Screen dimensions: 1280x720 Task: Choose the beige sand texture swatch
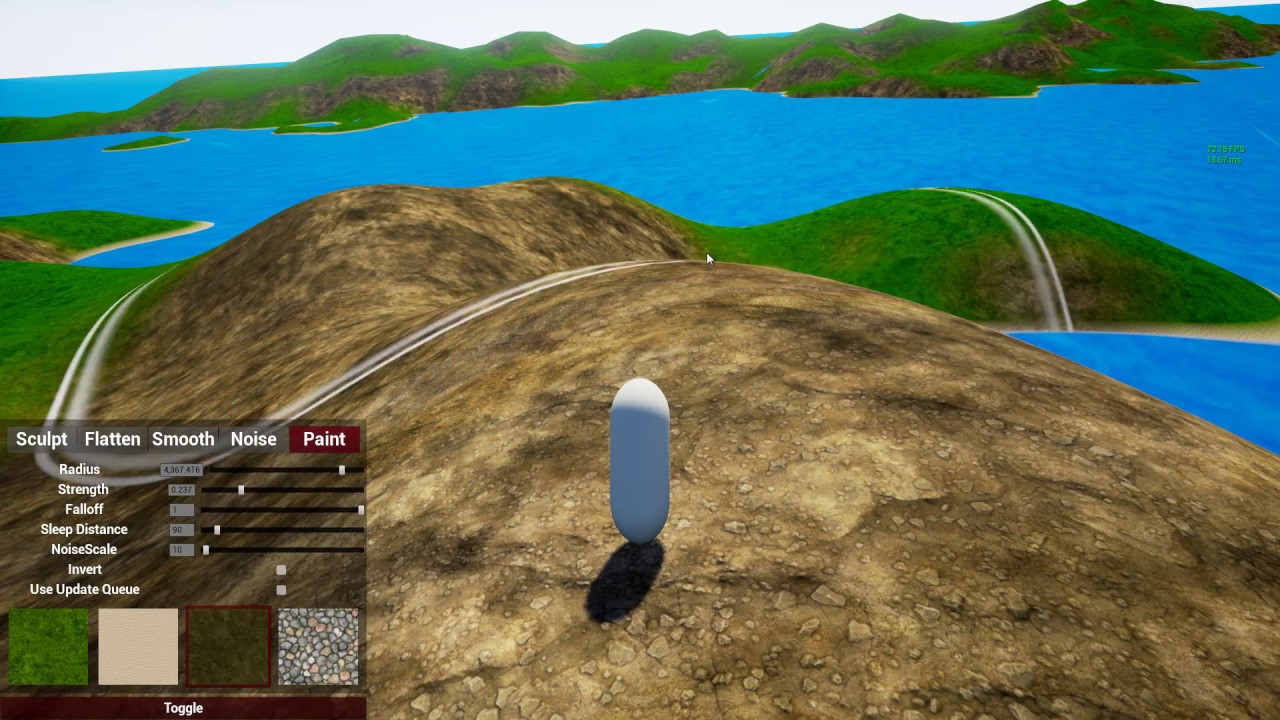[138, 646]
